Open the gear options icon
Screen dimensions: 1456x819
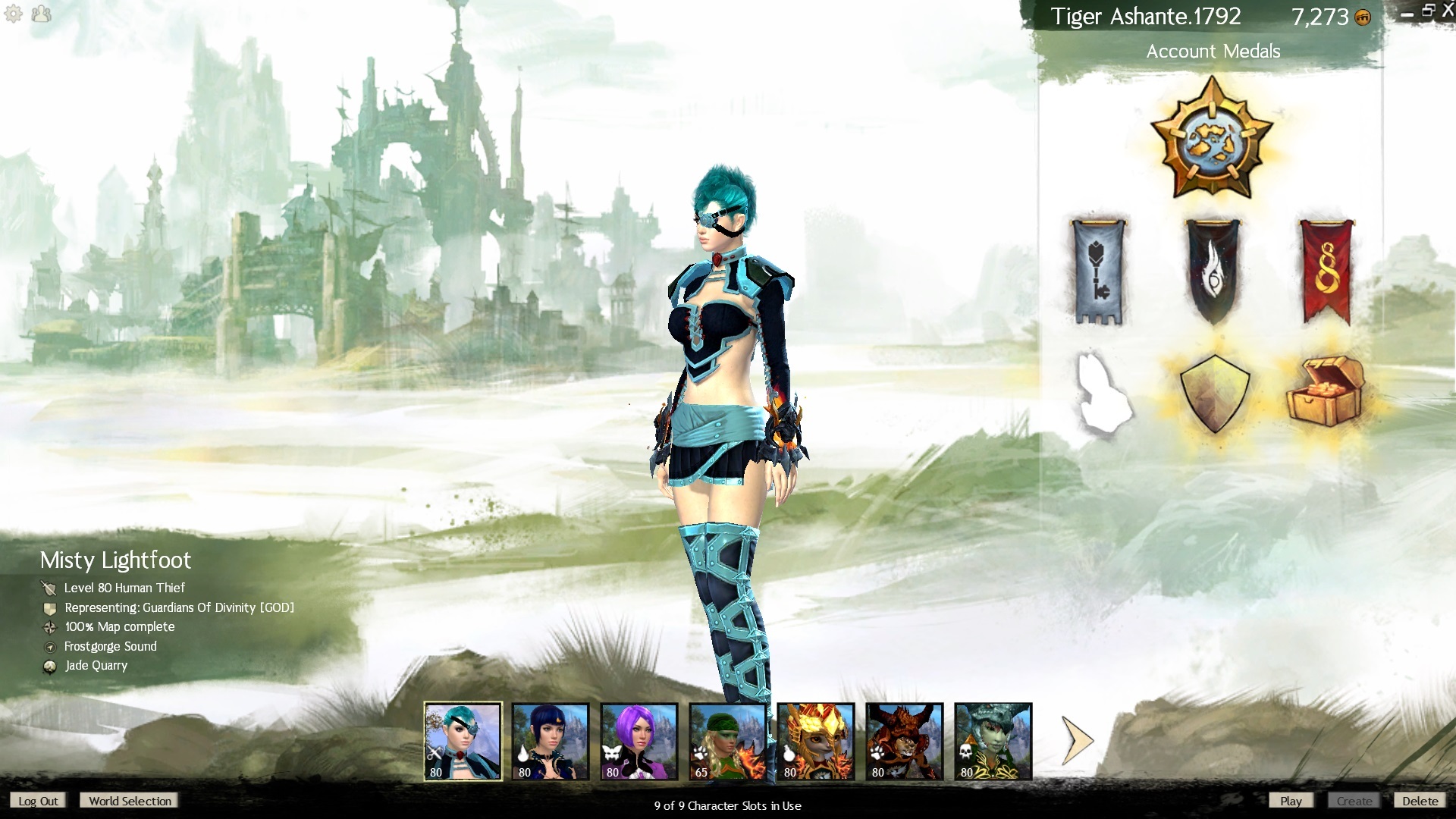point(14,14)
